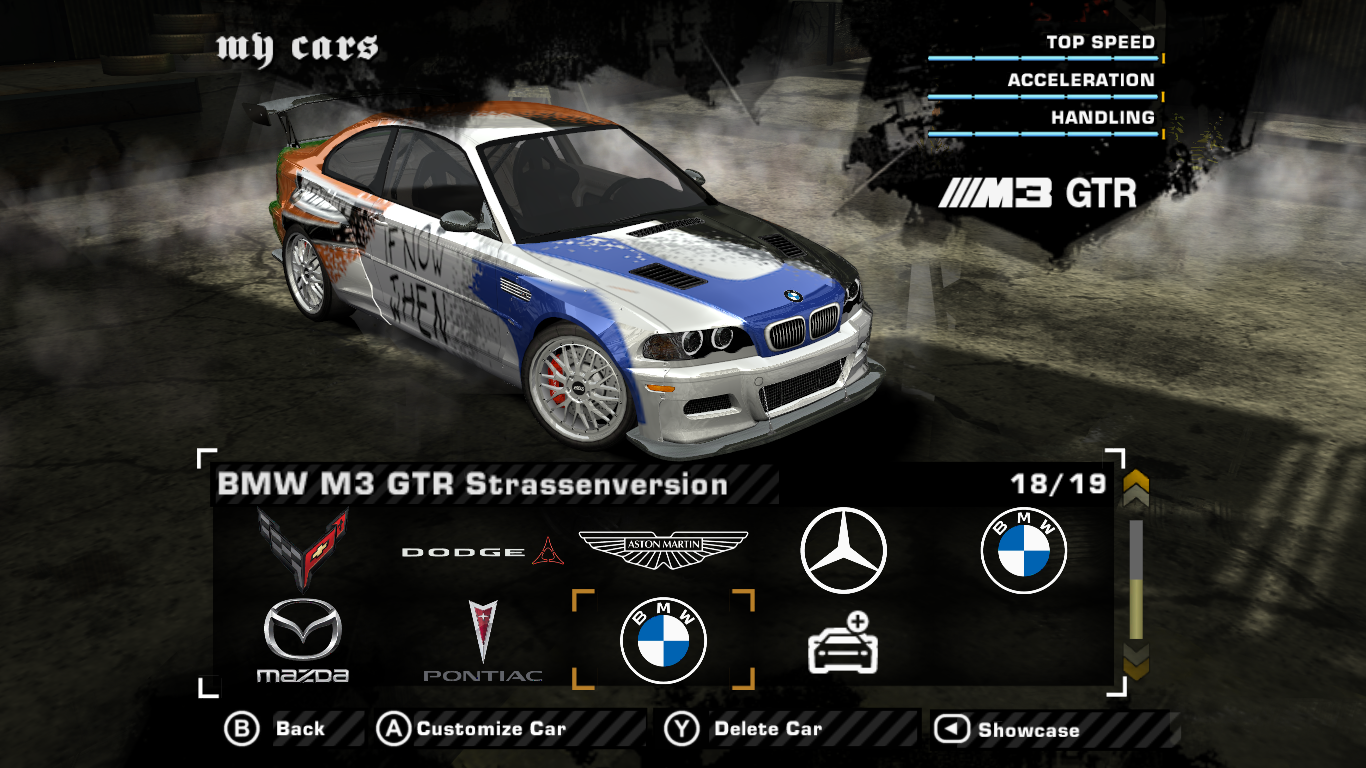Click the car list scroll-down arrow

[1136, 661]
